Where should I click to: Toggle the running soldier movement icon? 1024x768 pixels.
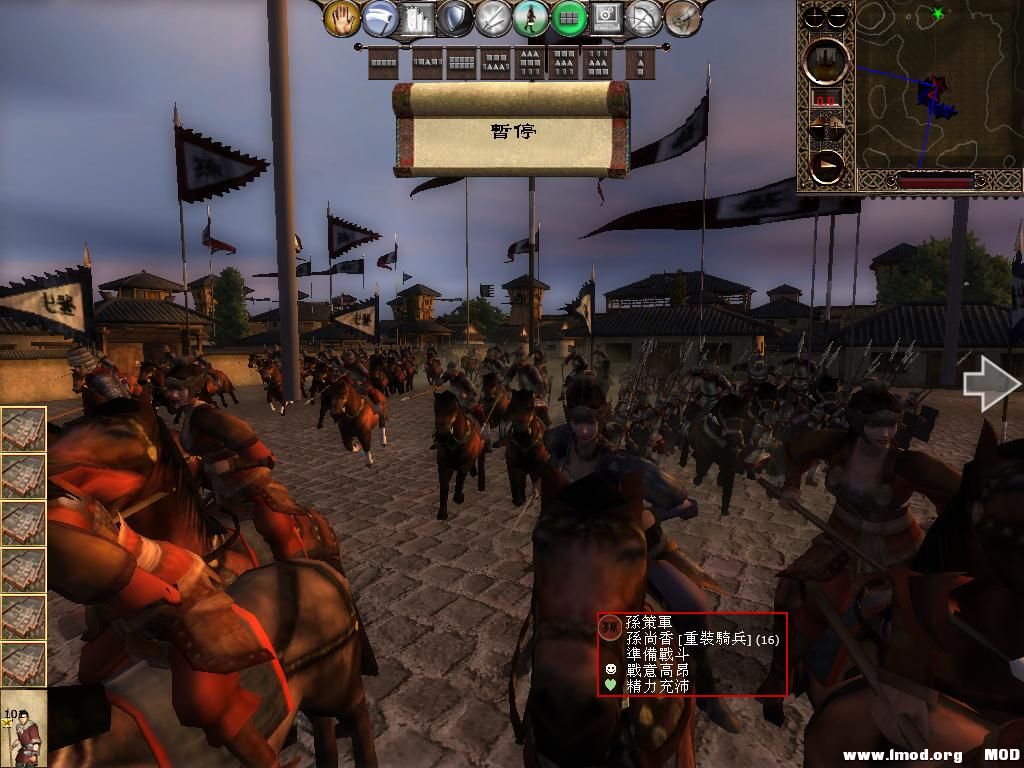click(531, 18)
